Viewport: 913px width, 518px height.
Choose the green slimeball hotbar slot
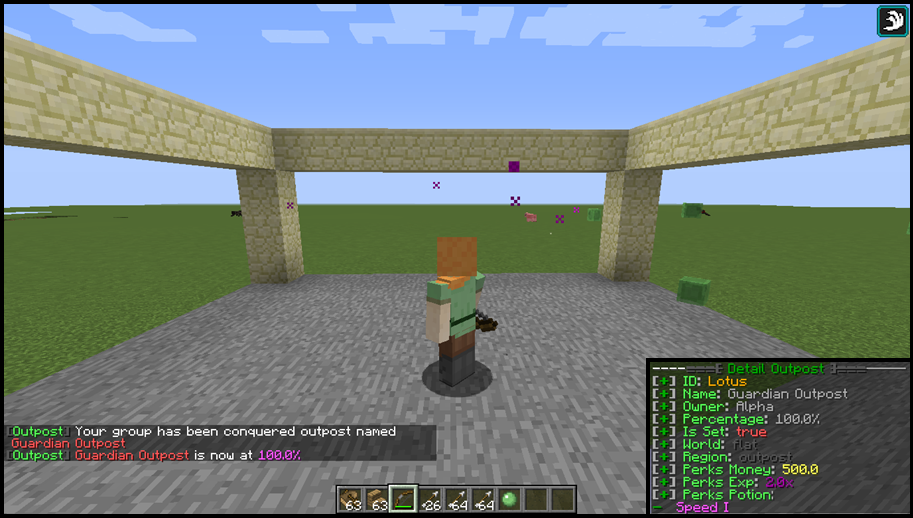[510, 498]
